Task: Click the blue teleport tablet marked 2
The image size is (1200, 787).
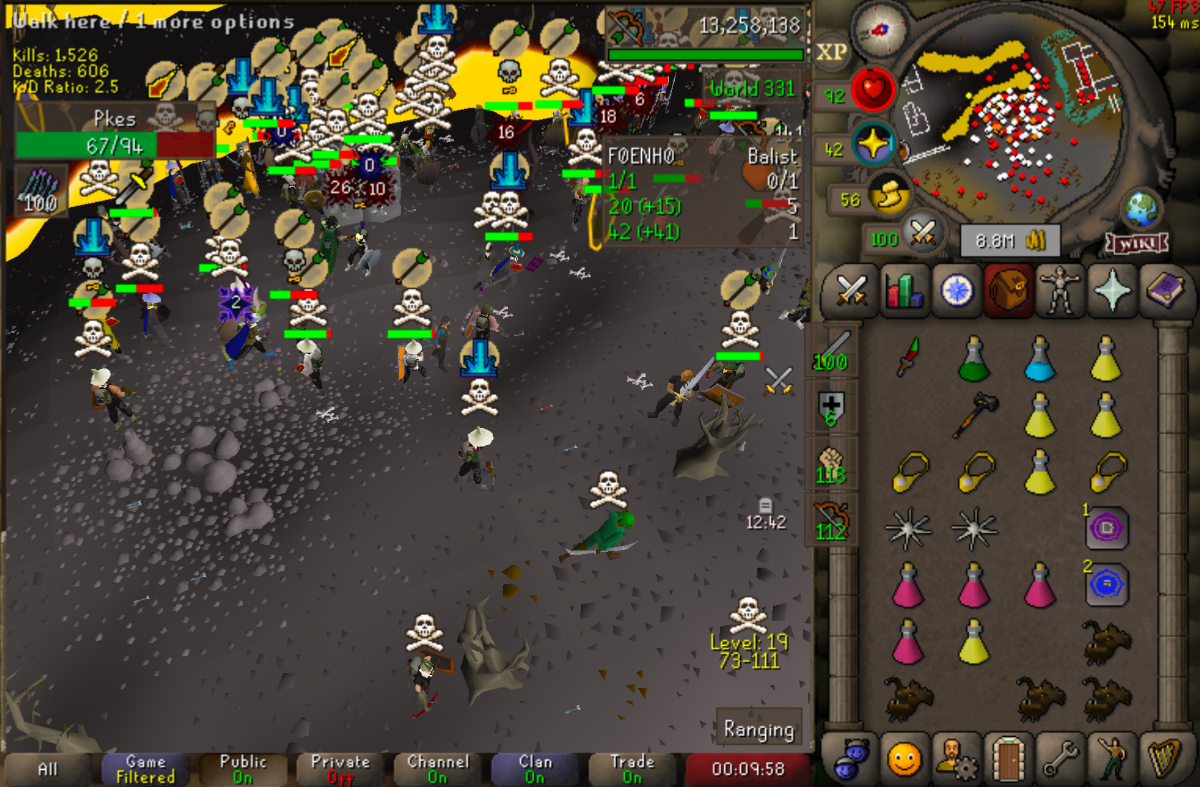Action: tap(1107, 583)
